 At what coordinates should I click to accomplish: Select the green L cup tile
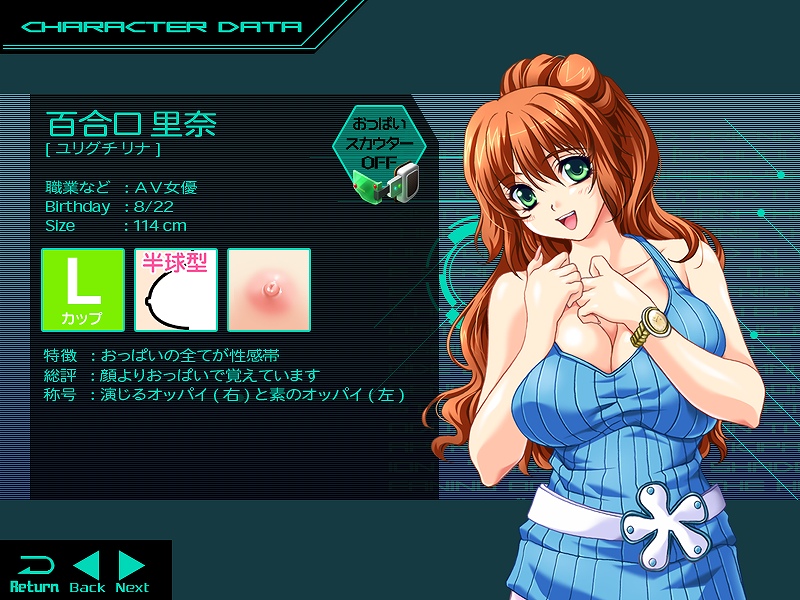tap(83, 290)
